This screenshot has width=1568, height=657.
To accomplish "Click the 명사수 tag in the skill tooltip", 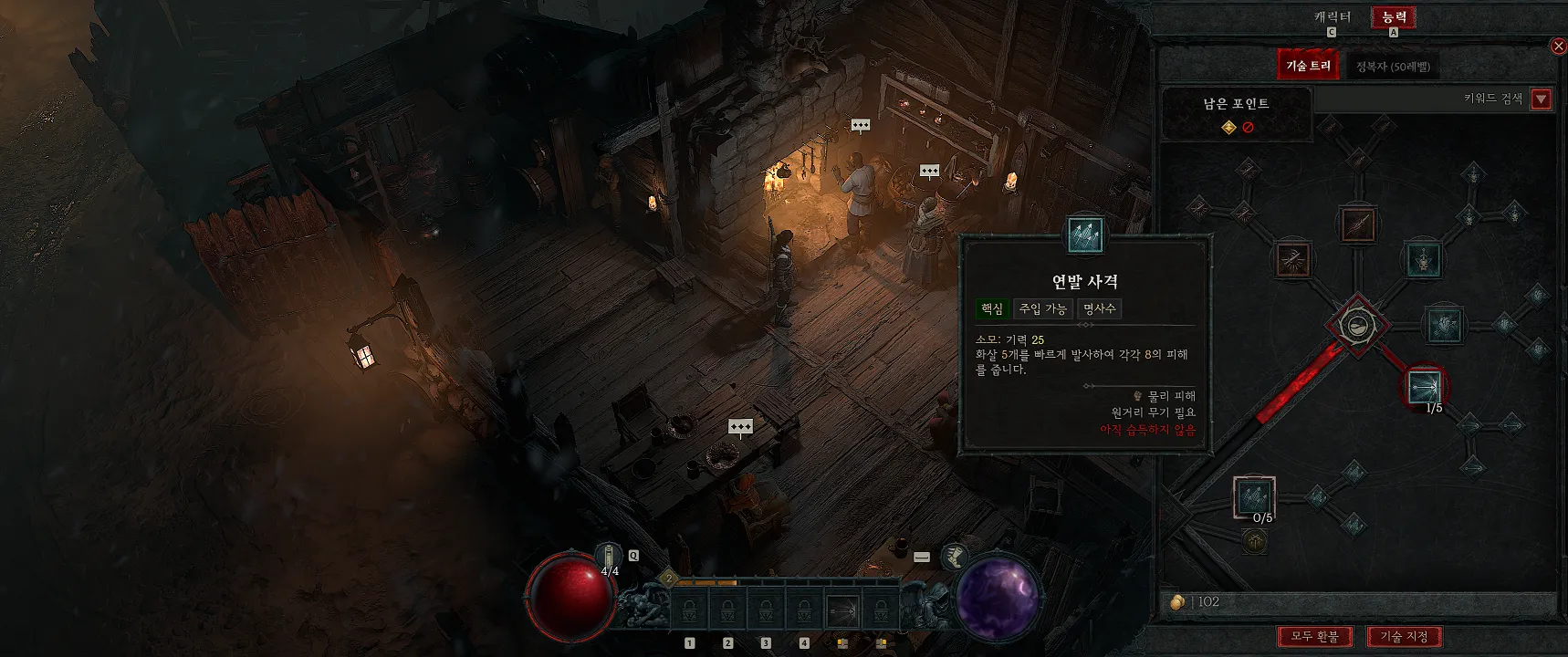I will coord(1099,309).
